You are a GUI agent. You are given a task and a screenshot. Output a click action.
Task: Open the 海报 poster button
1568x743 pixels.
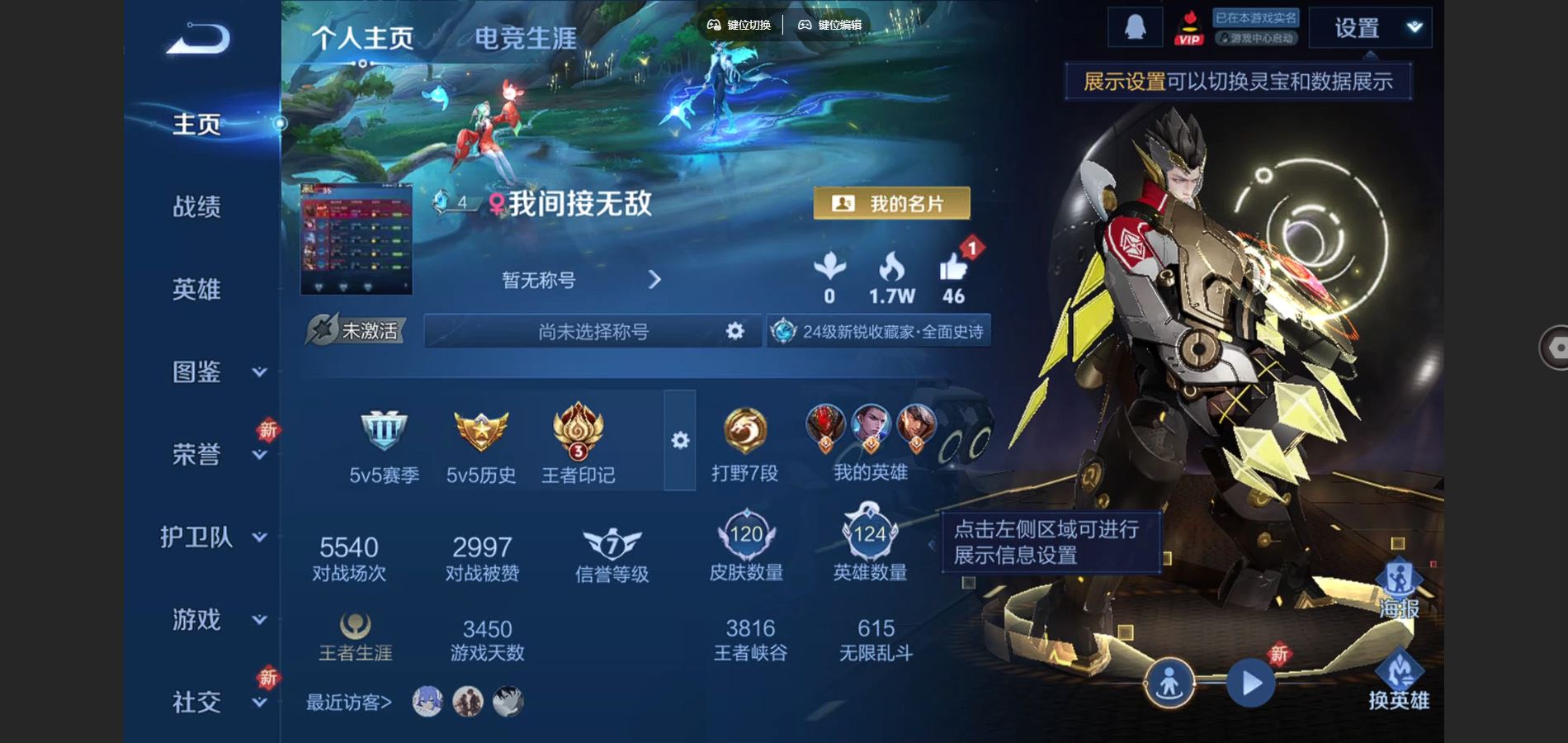tap(1399, 588)
